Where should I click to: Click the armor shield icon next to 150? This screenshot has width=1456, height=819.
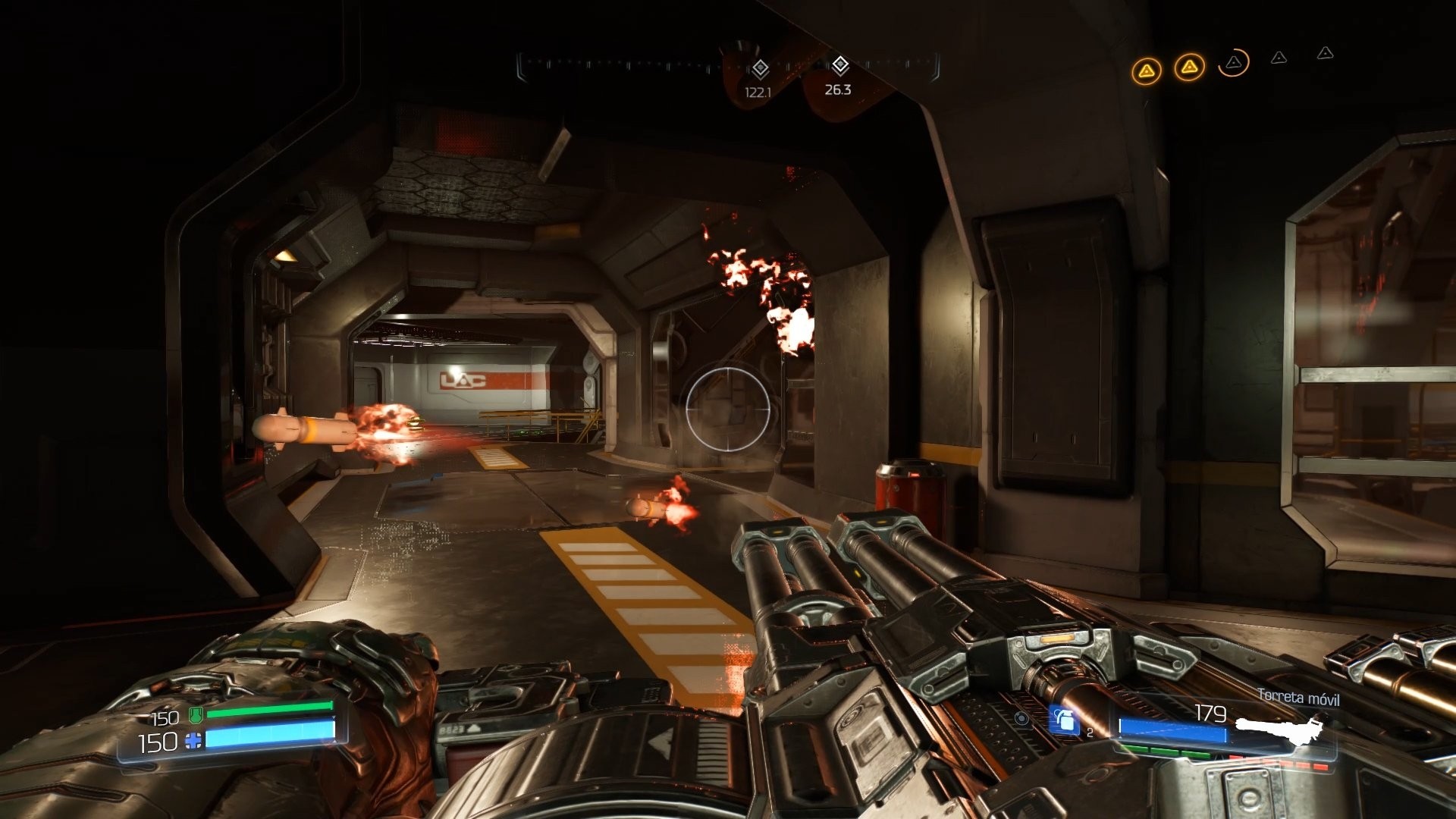pyautogui.click(x=196, y=716)
